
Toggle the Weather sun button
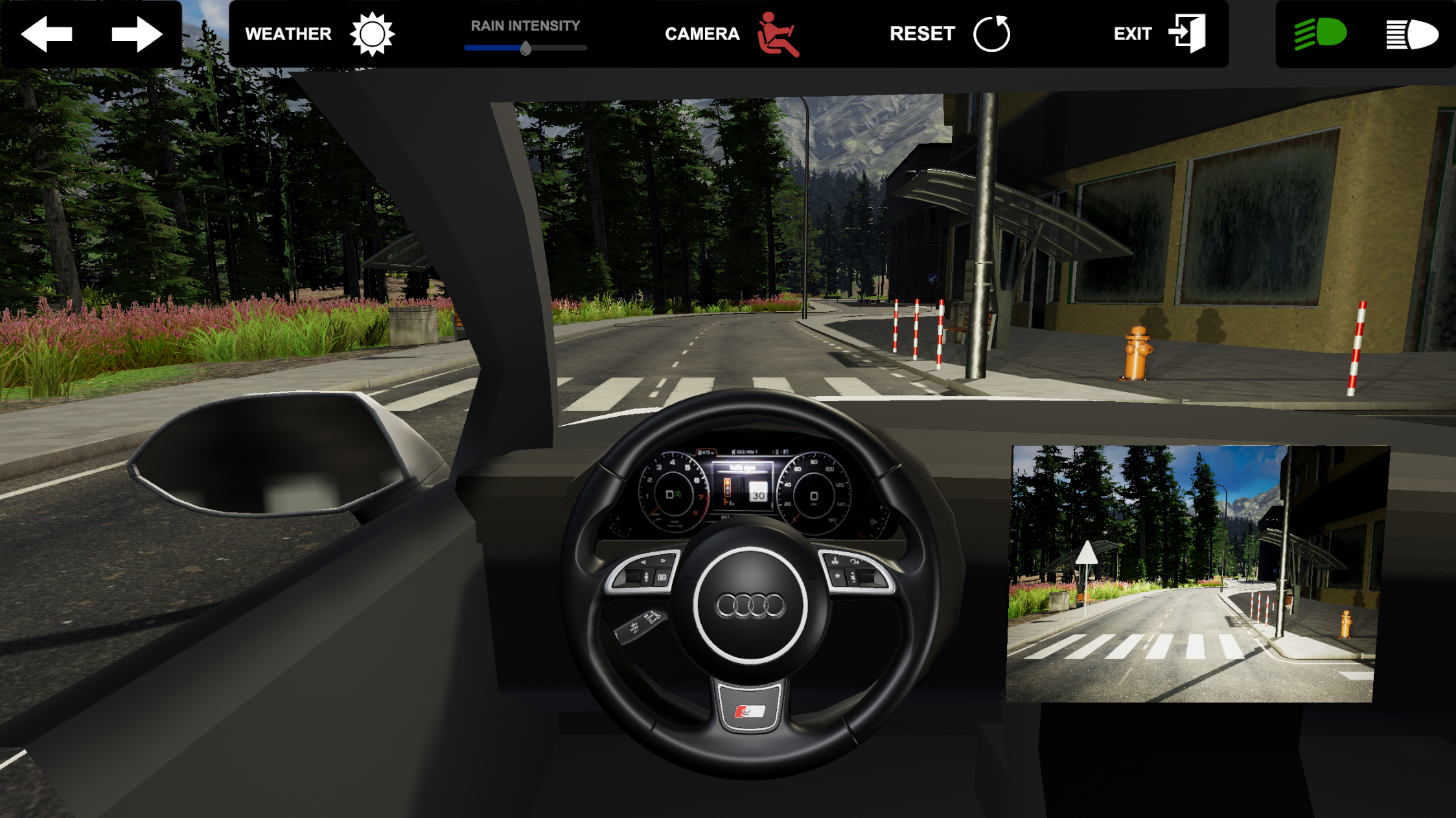point(372,34)
